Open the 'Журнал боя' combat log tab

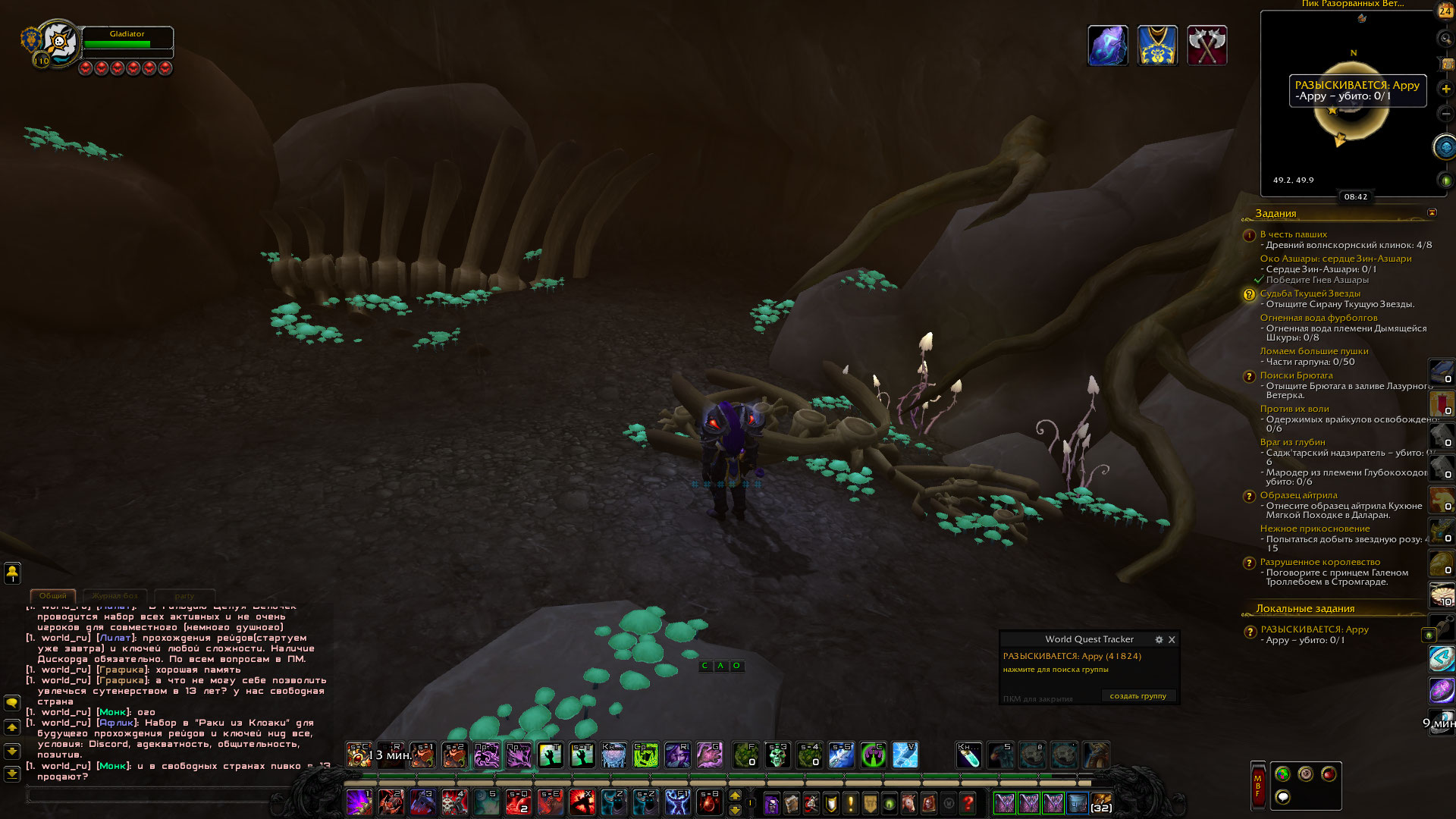pos(115,596)
